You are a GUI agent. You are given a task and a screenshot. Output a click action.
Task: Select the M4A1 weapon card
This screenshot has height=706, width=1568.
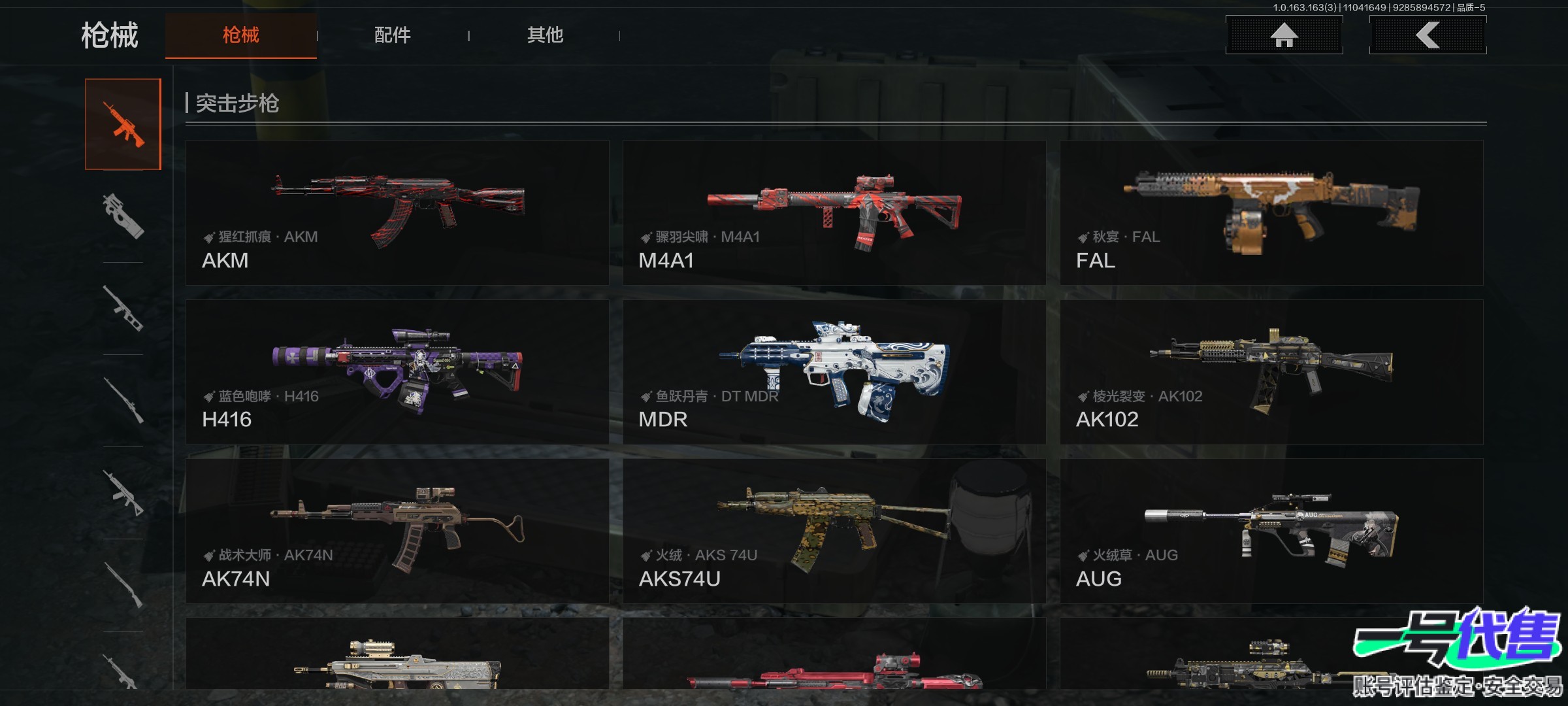(x=834, y=212)
